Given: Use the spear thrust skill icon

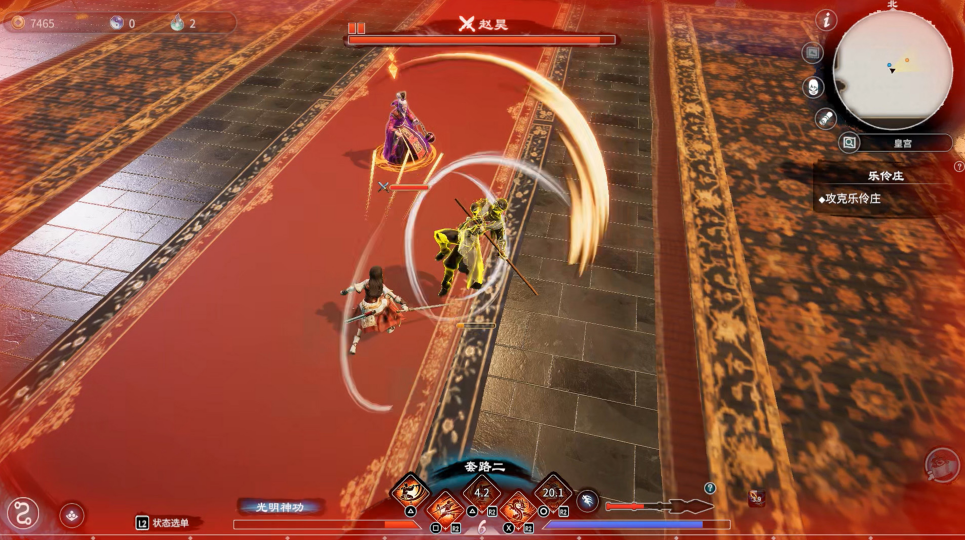Looking at the screenshot, I should pos(445,508).
